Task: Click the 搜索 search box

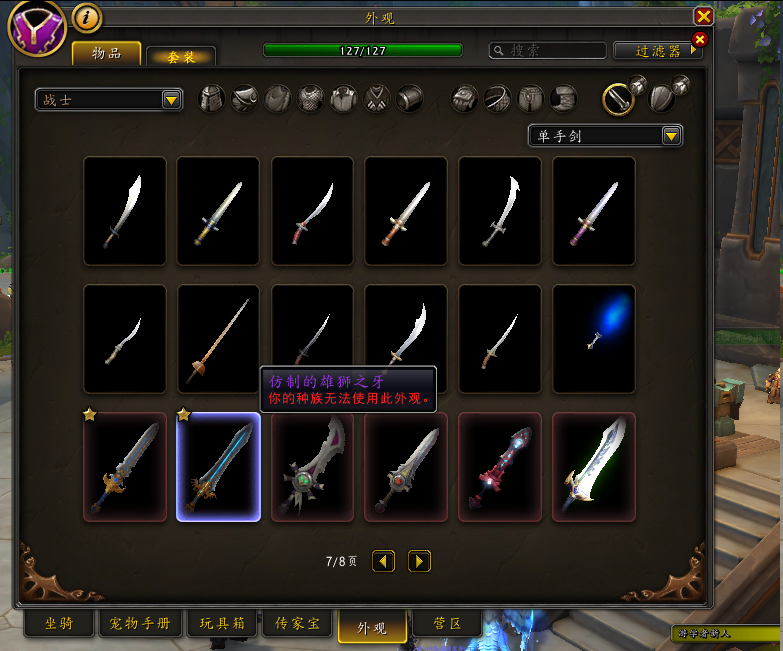Action: point(548,50)
